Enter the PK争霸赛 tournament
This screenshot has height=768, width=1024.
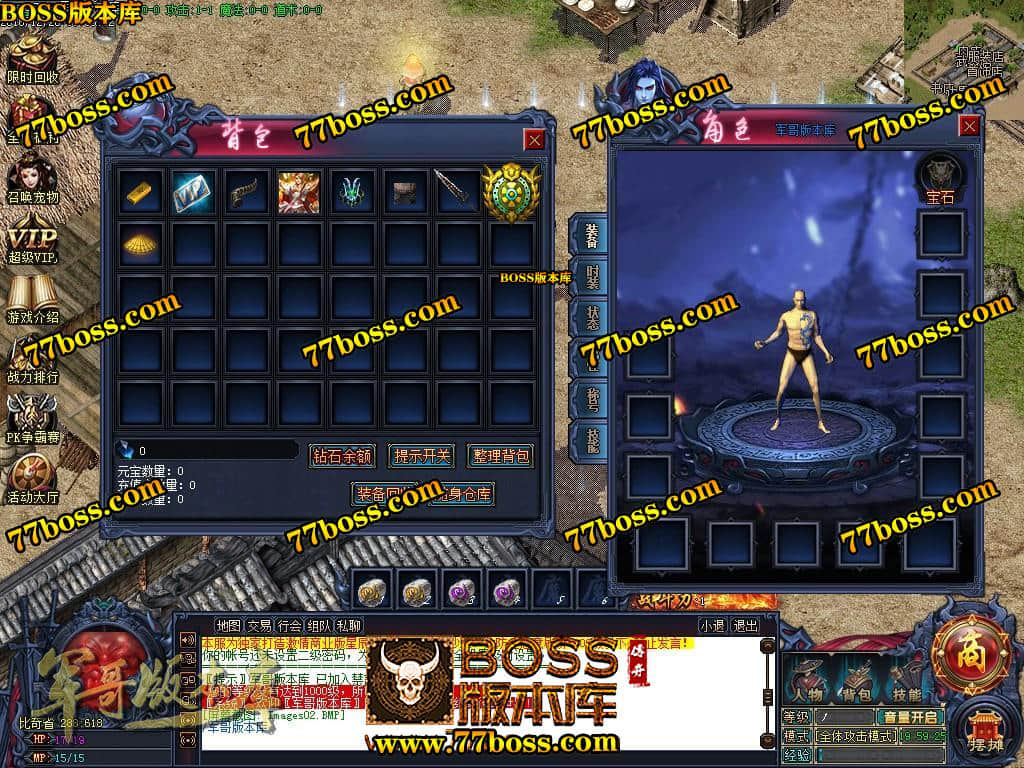pos(33,418)
